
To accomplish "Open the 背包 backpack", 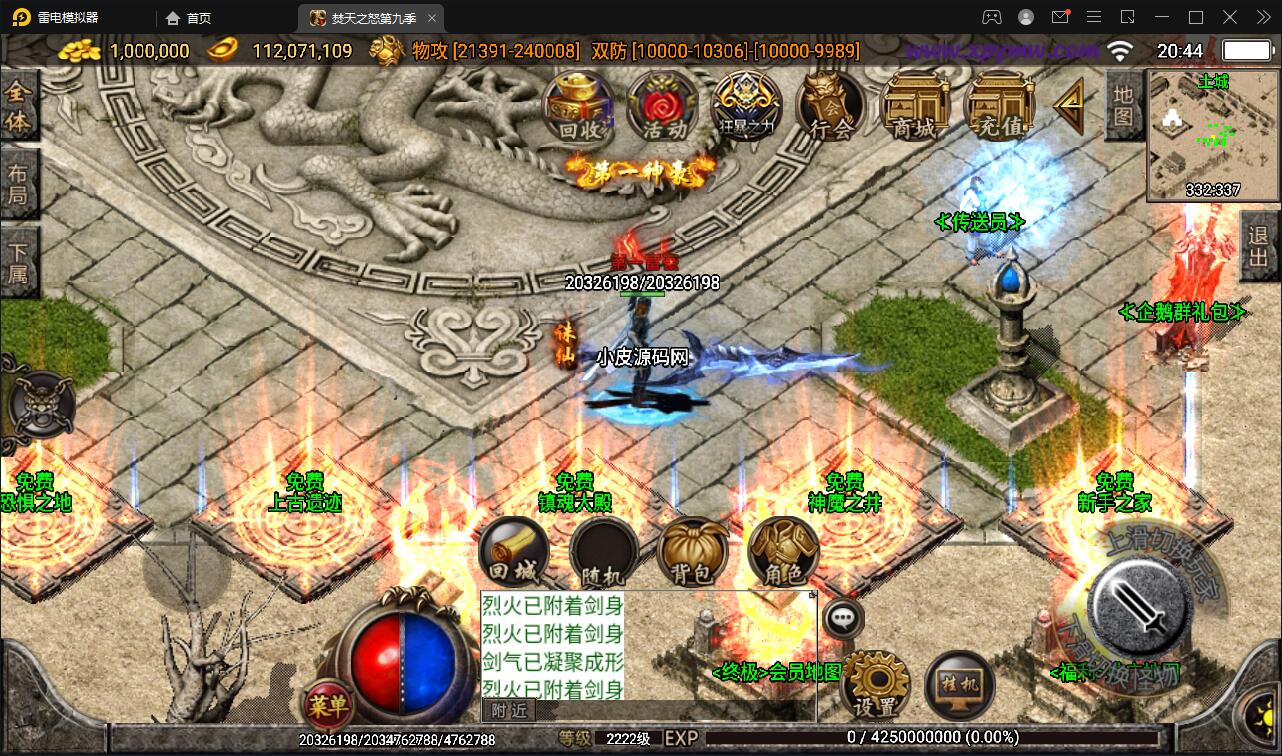I will tap(693, 552).
